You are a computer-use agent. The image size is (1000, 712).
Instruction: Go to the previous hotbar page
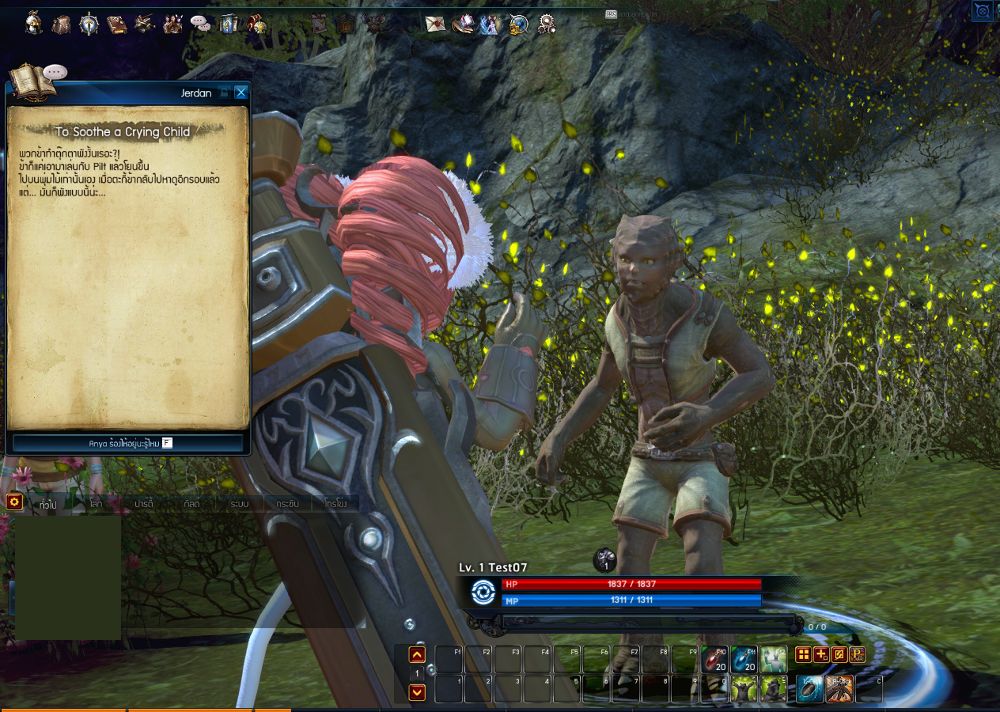pos(418,655)
